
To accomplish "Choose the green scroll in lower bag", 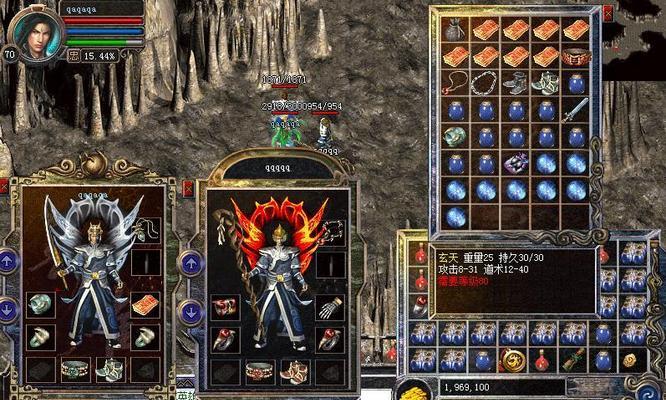I will tap(573, 361).
